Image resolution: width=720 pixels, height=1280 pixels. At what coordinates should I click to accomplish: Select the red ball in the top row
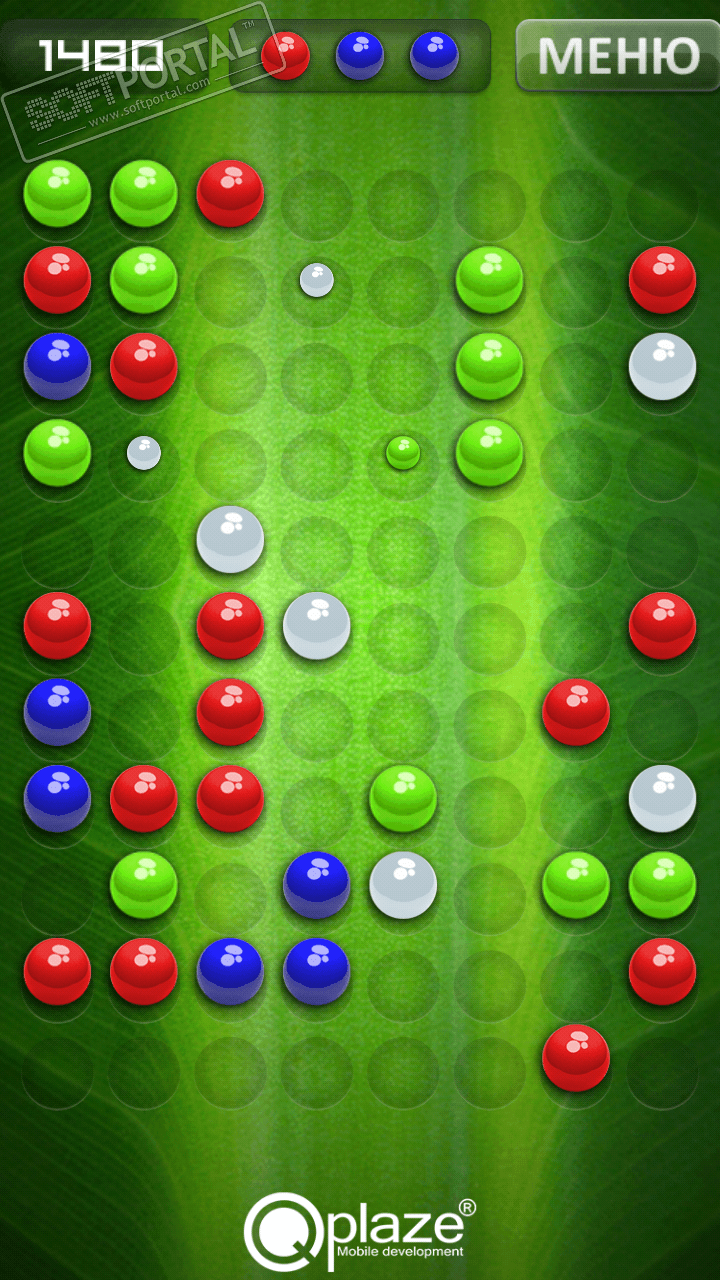[x=230, y=193]
